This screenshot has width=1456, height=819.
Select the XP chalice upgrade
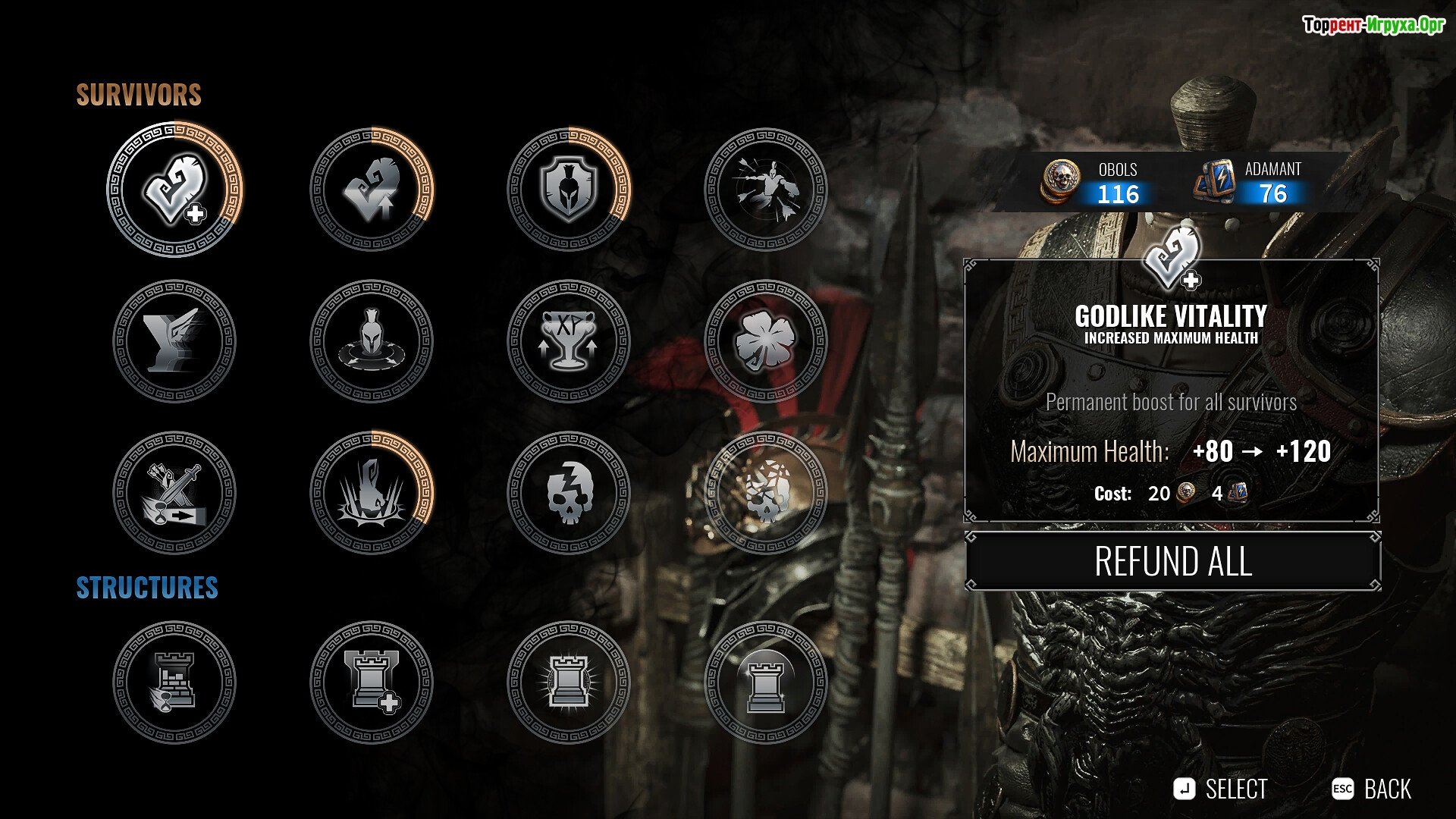click(569, 341)
